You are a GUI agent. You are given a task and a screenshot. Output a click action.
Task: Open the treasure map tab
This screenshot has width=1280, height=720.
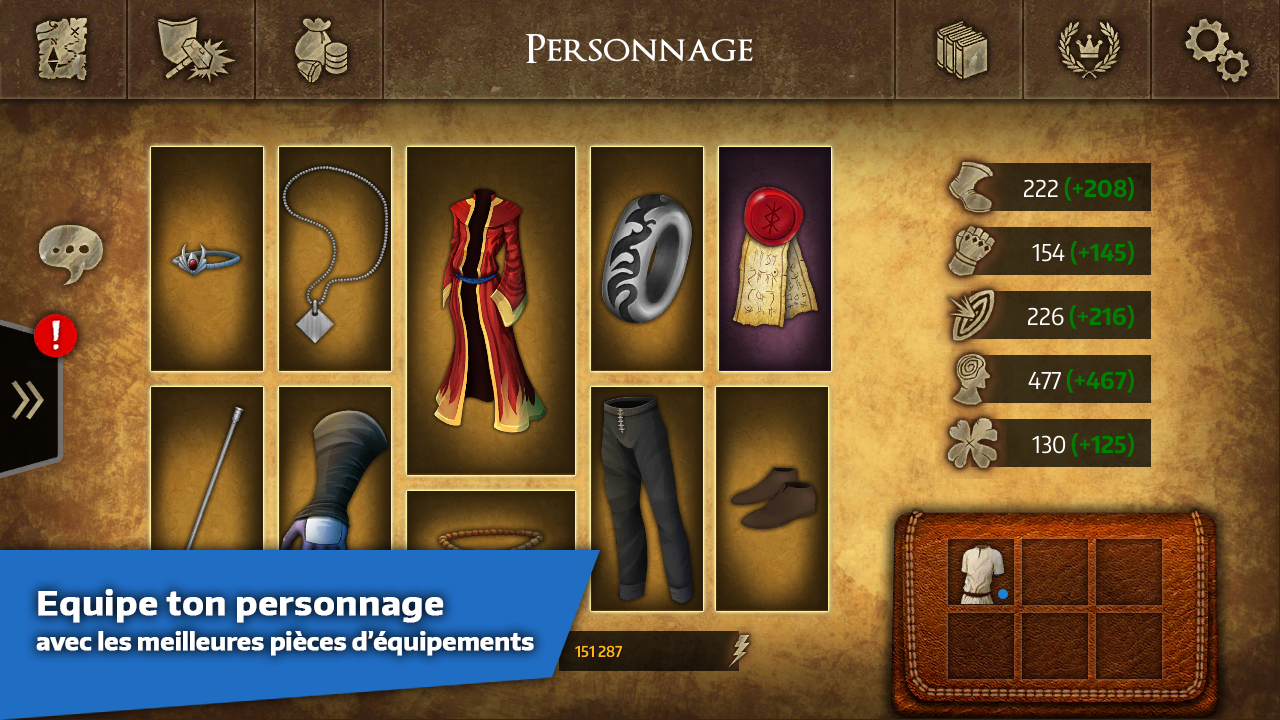63,49
